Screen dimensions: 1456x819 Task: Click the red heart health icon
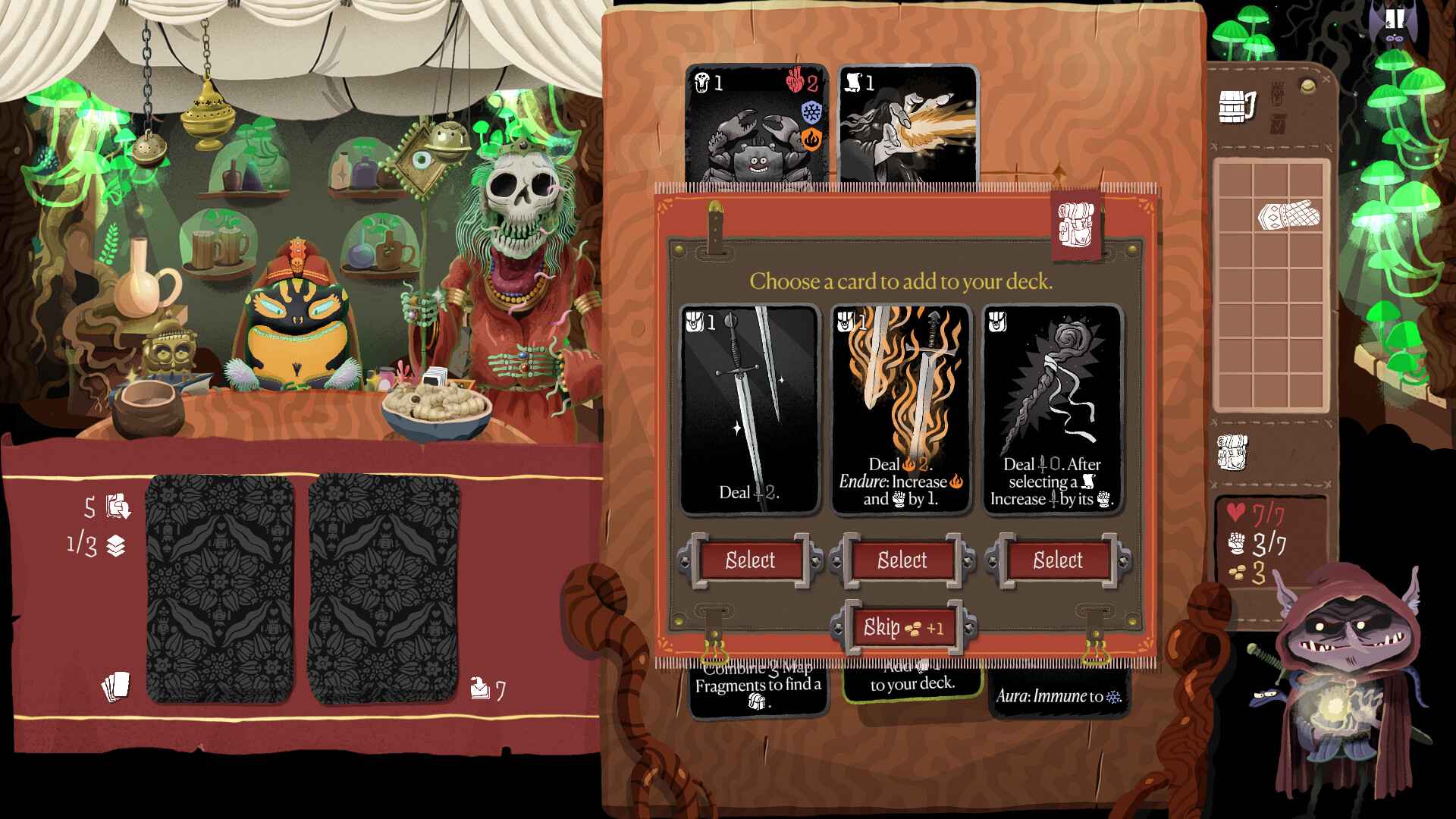point(1235,510)
